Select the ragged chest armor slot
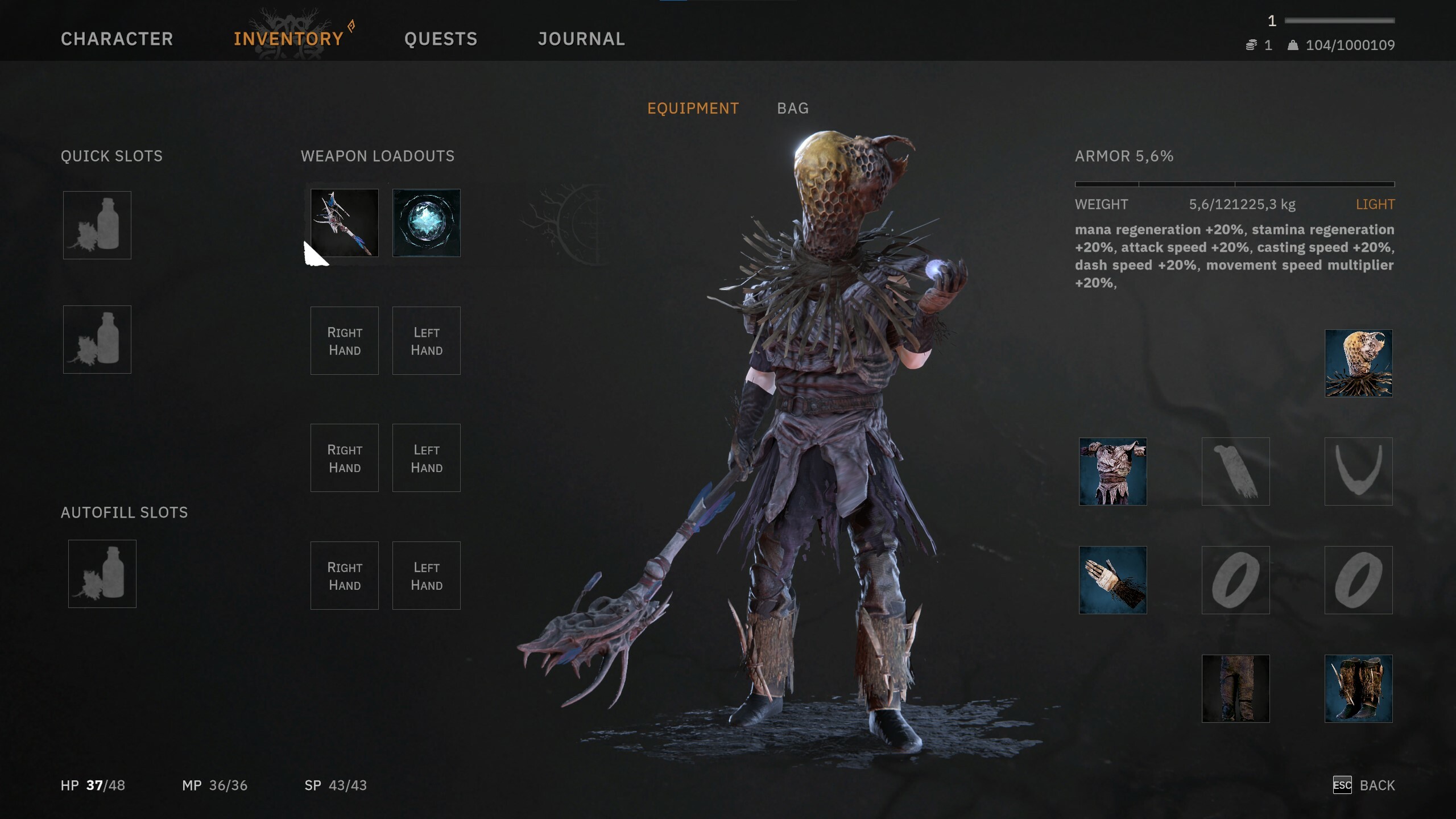This screenshot has width=1456, height=819. (x=1112, y=471)
